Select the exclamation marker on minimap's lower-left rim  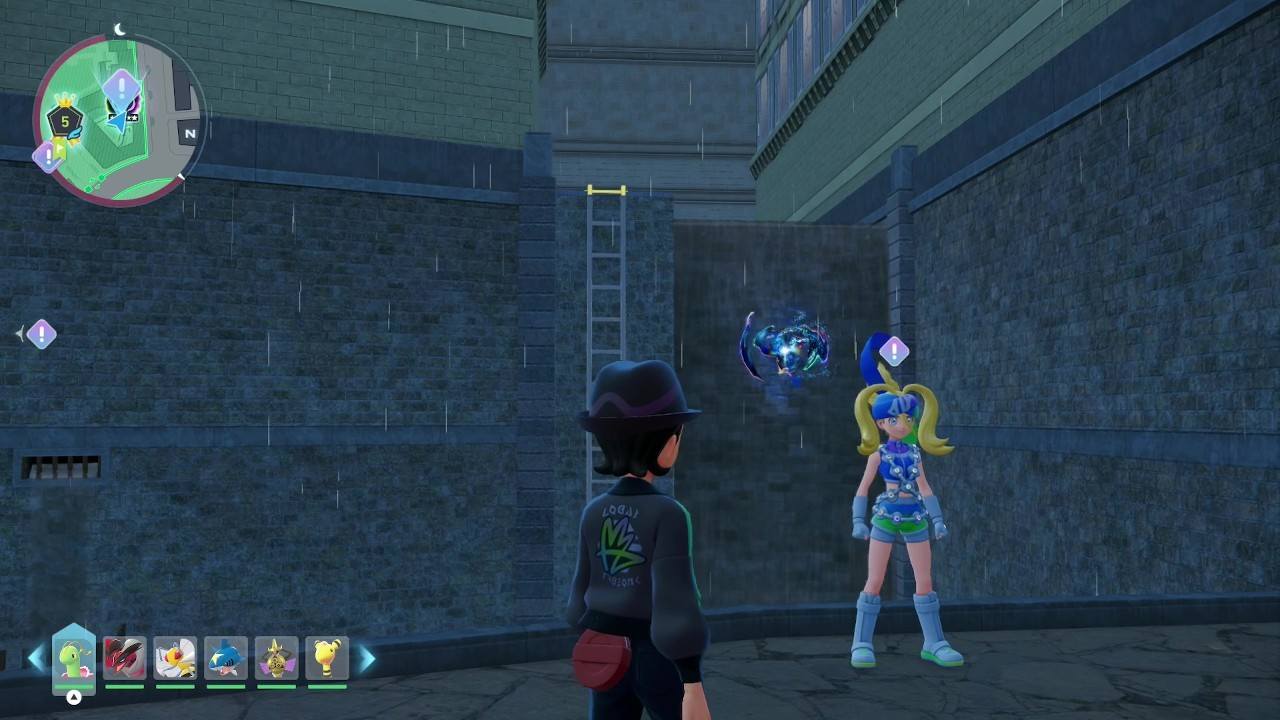coord(46,156)
